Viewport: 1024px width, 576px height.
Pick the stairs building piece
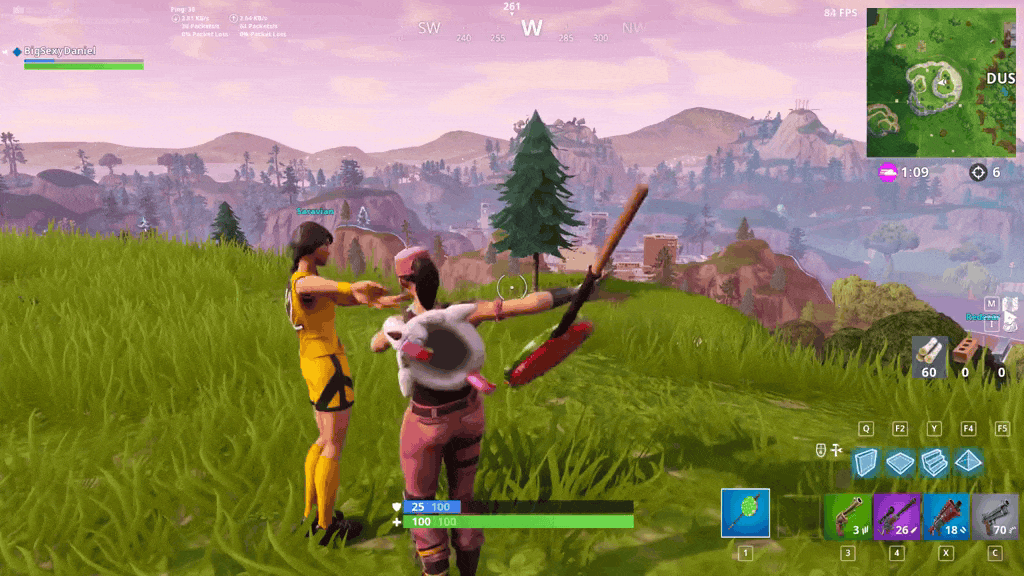(x=934, y=462)
